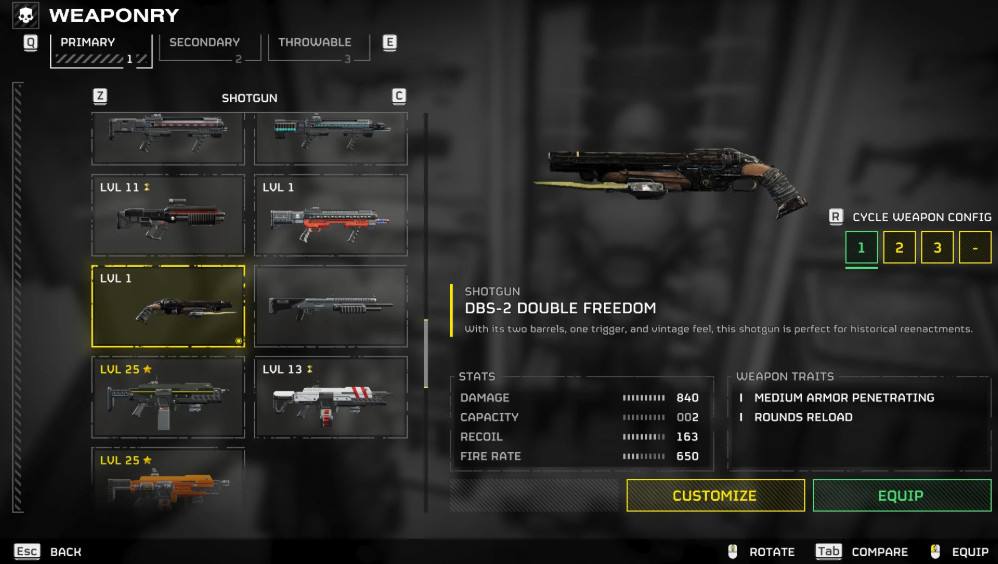Switch to the Primary weapons tab
This screenshot has height=564, width=998.
(100, 49)
